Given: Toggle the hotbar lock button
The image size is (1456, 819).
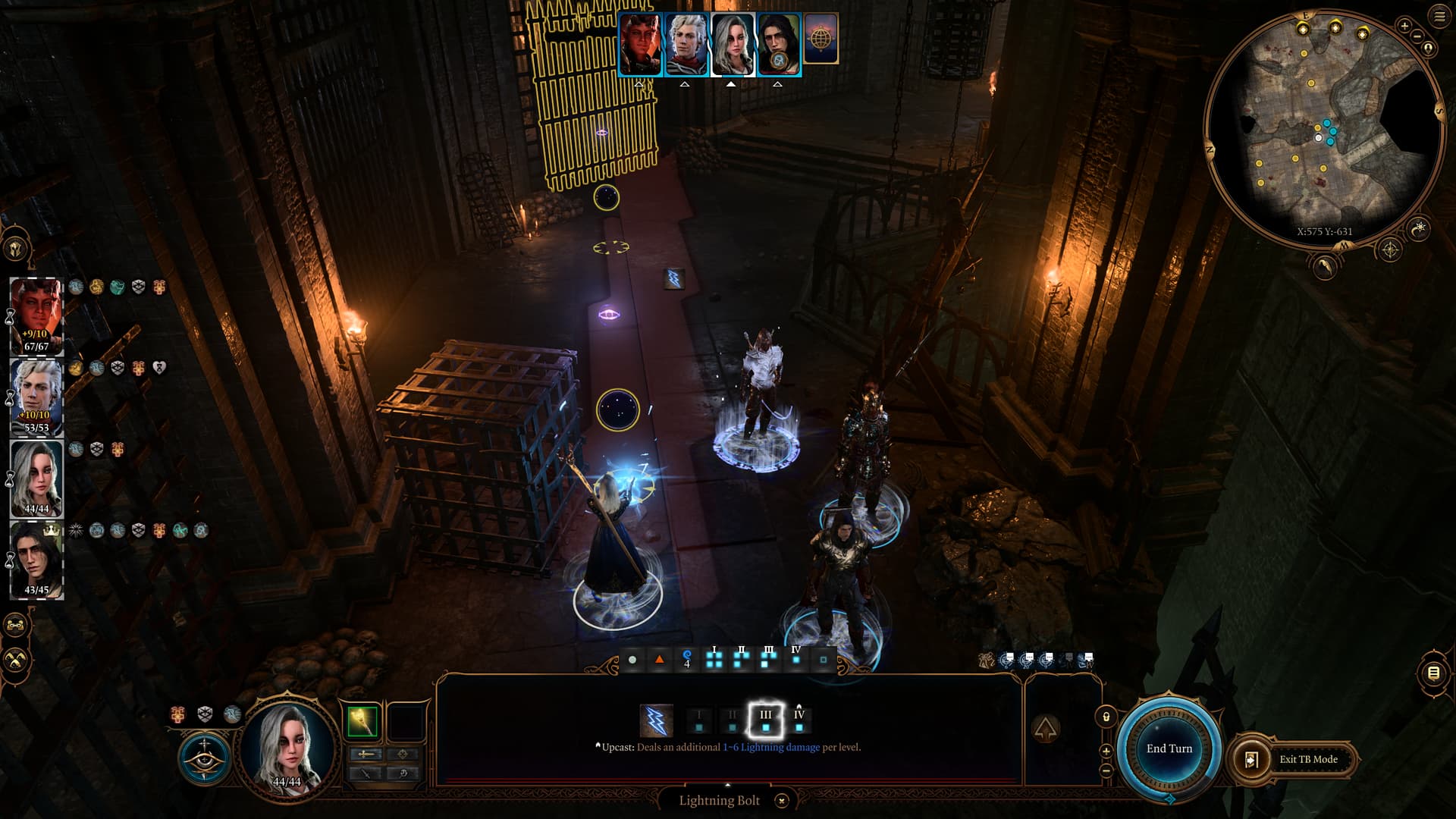Looking at the screenshot, I should 1106,717.
